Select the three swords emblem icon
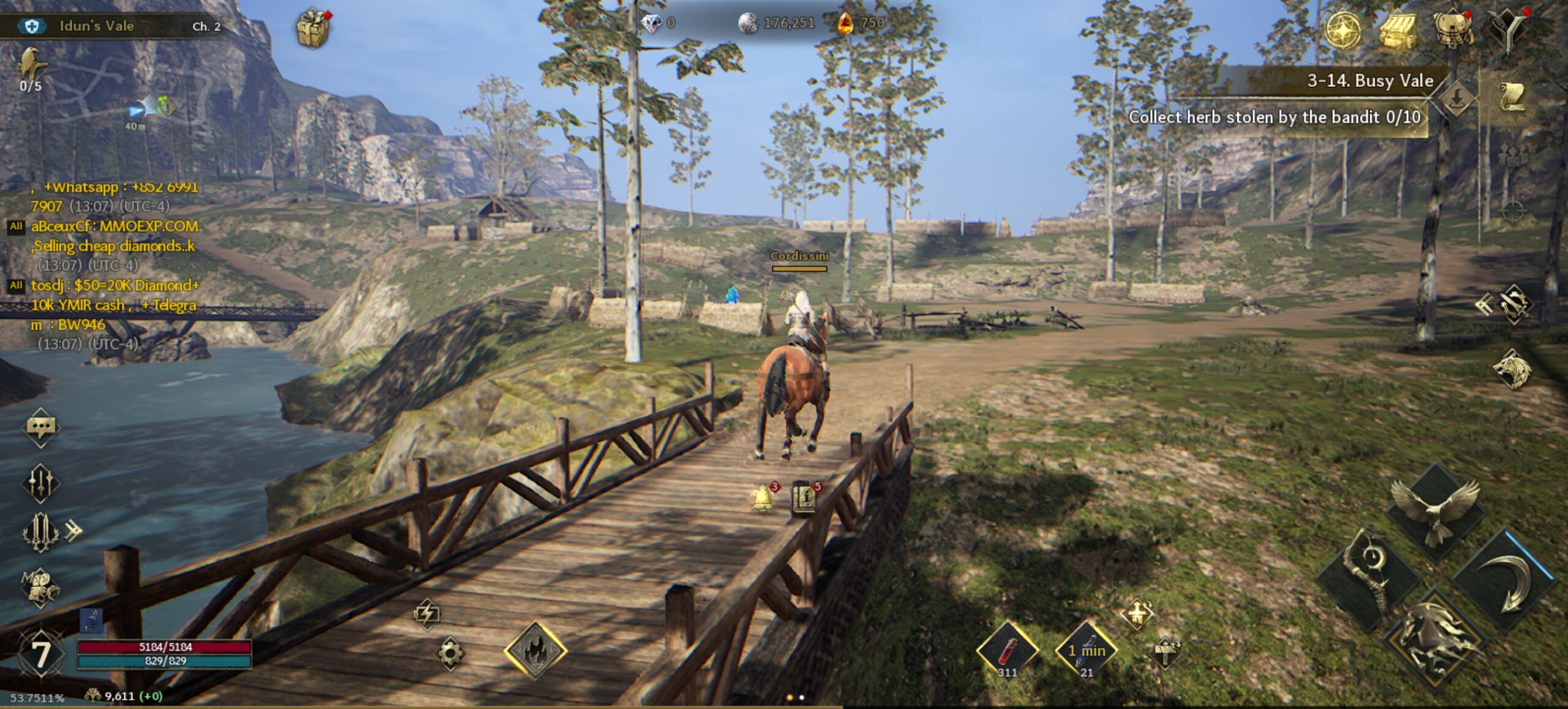 [40, 533]
